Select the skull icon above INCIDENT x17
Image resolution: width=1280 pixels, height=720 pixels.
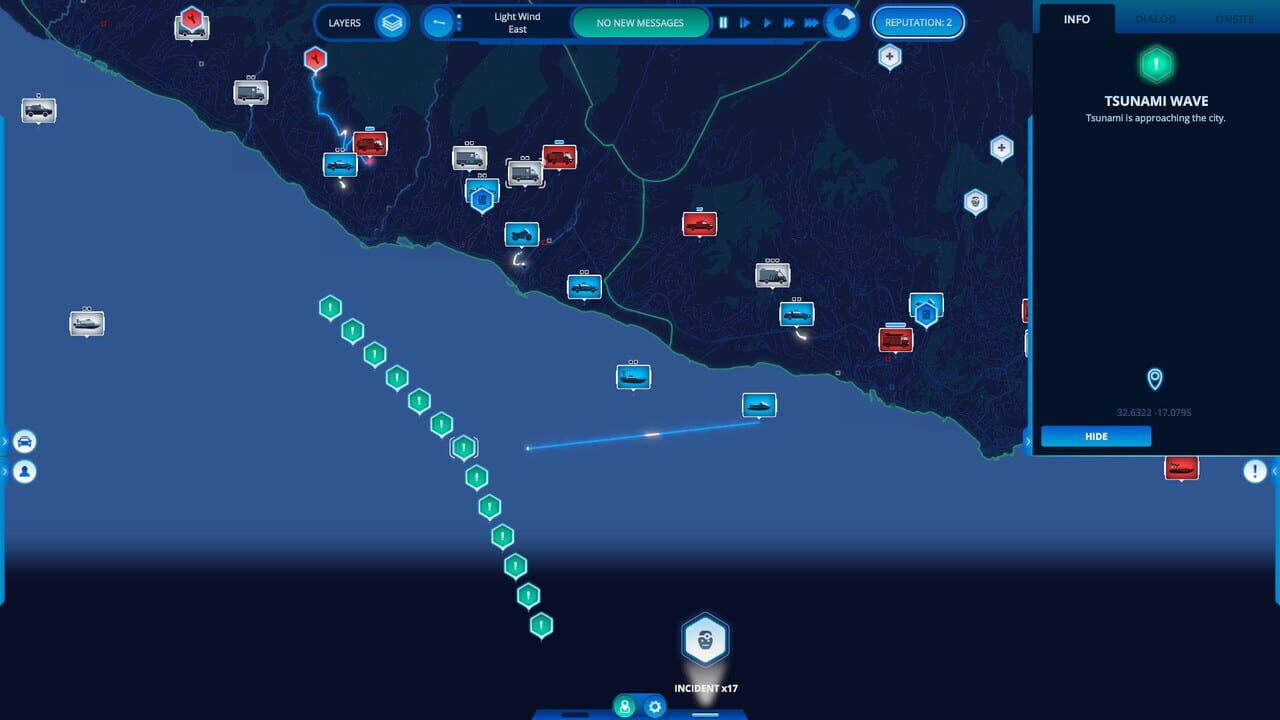[x=705, y=639]
